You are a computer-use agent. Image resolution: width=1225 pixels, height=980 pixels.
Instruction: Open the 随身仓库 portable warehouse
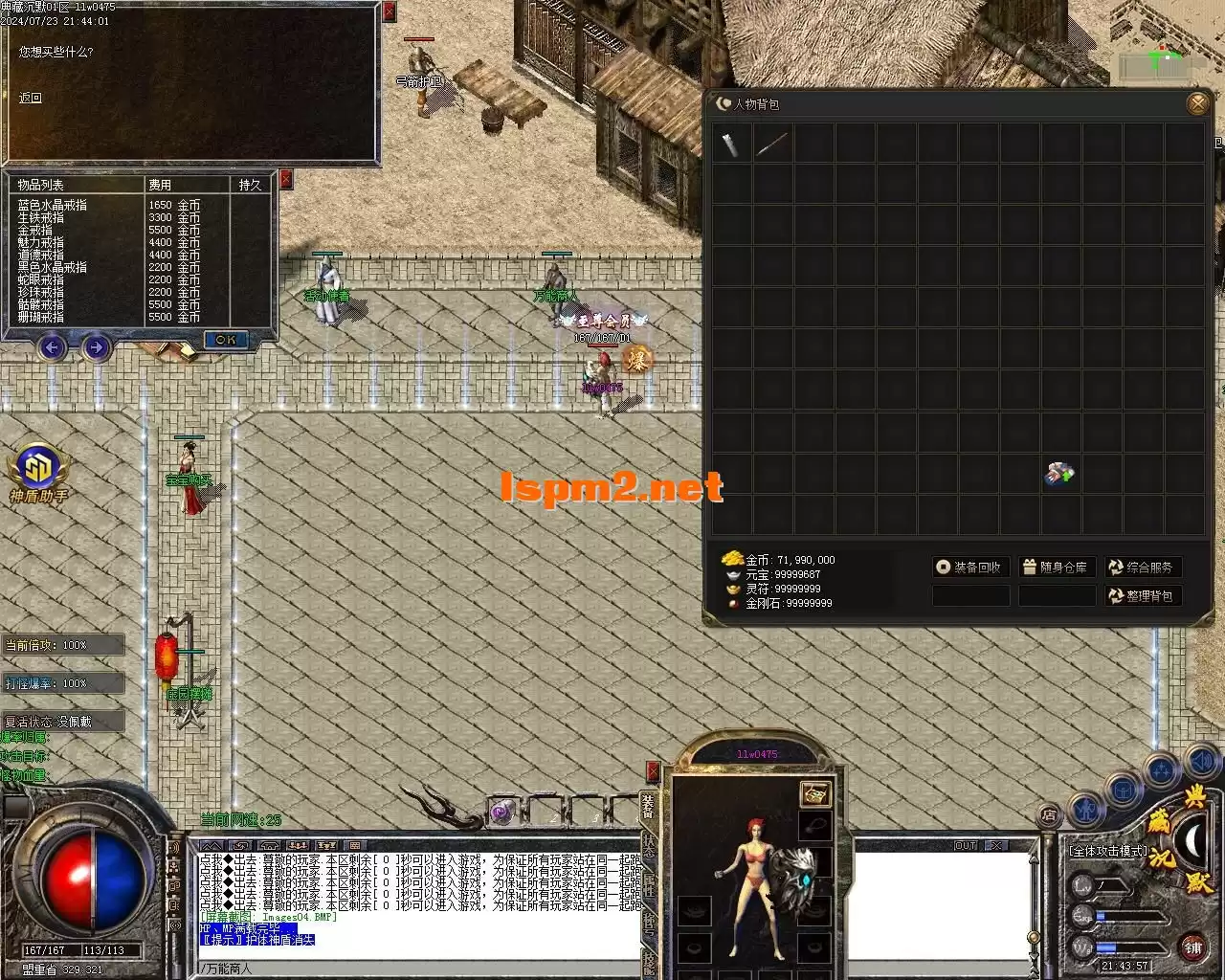[x=1056, y=568]
